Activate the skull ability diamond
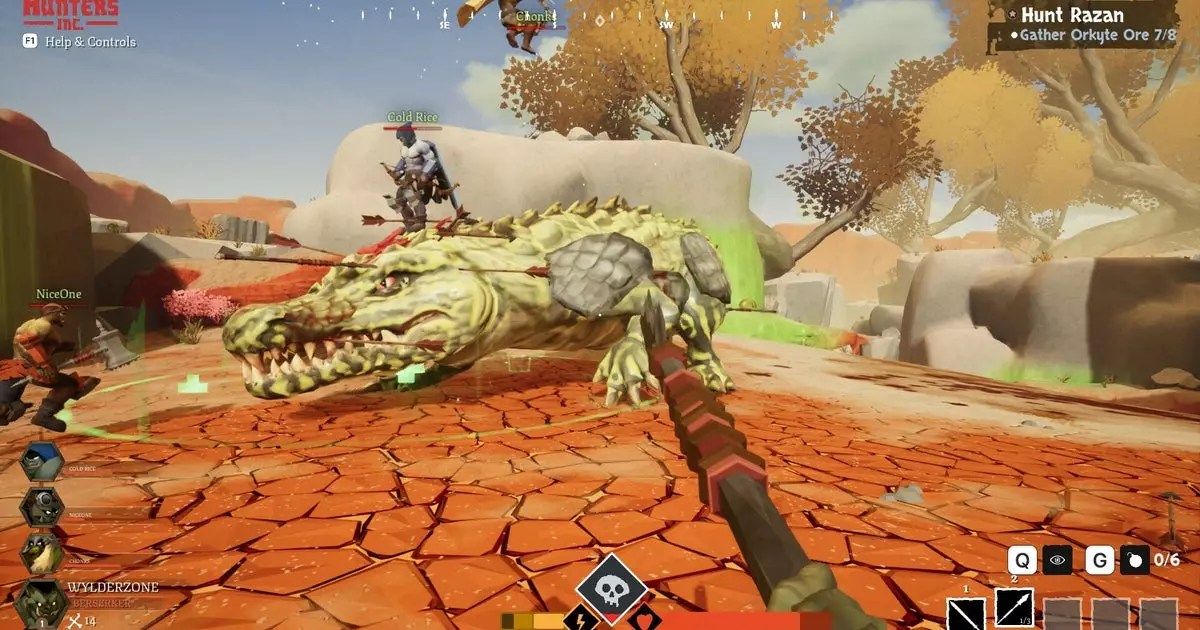Image resolution: width=1200 pixels, height=630 pixels. coord(611,588)
